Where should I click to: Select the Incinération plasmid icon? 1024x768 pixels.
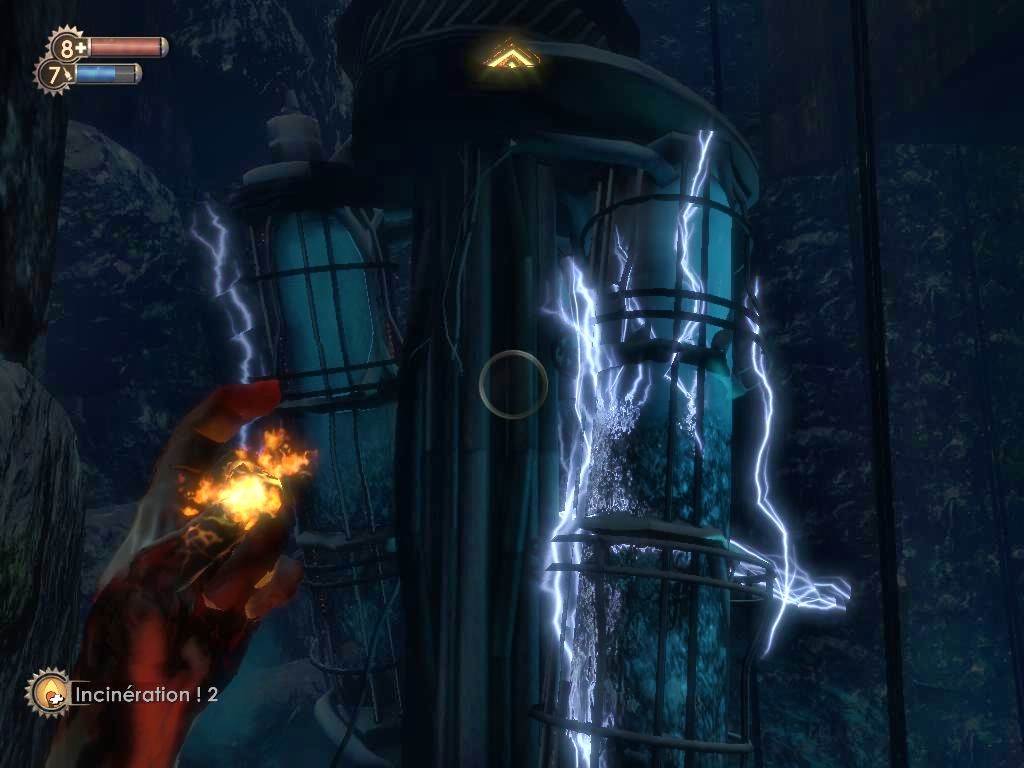click(47, 691)
